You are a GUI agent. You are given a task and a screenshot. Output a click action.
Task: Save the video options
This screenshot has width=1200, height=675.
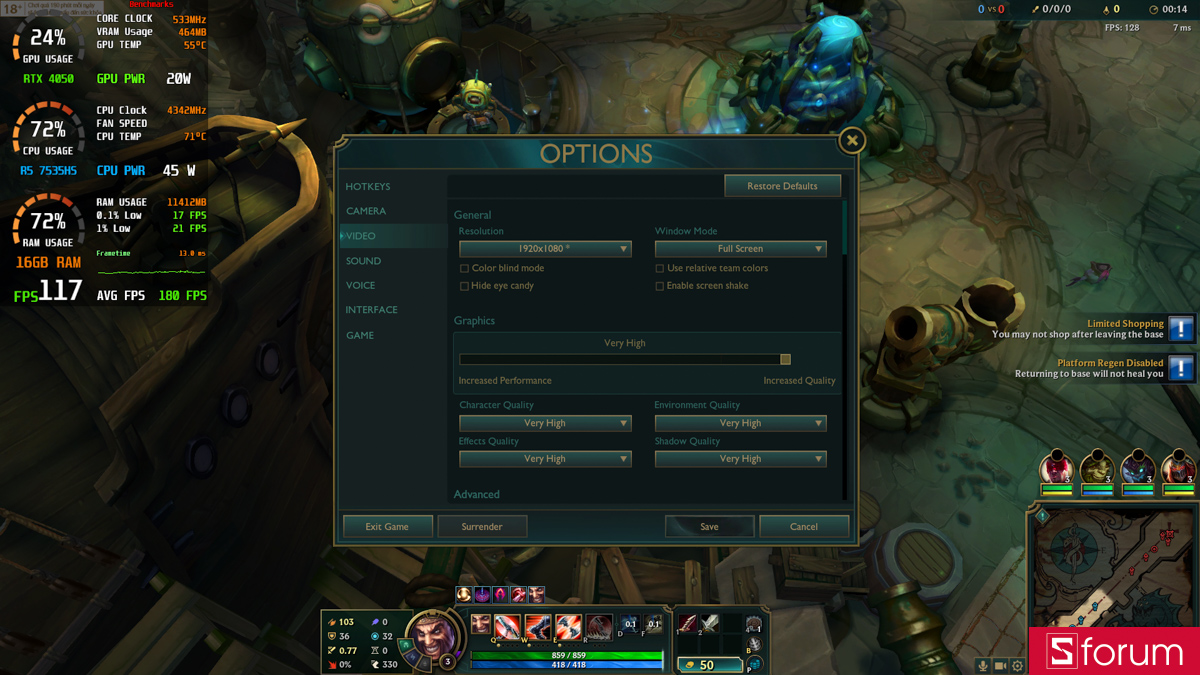(x=709, y=527)
